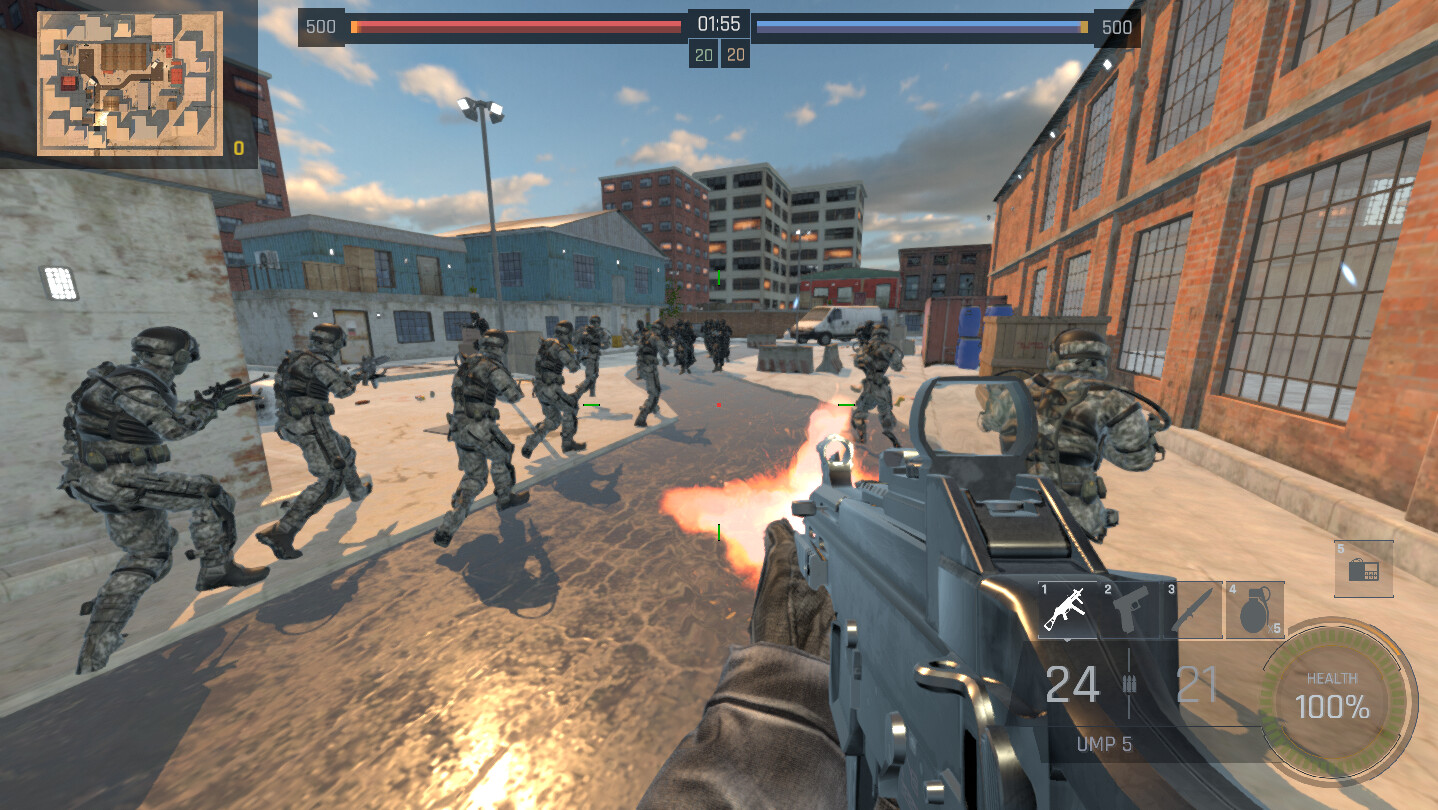Select the grenade in weapon slot 4
Image resolution: width=1438 pixels, height=810 pixels.
coord(1253,608)
